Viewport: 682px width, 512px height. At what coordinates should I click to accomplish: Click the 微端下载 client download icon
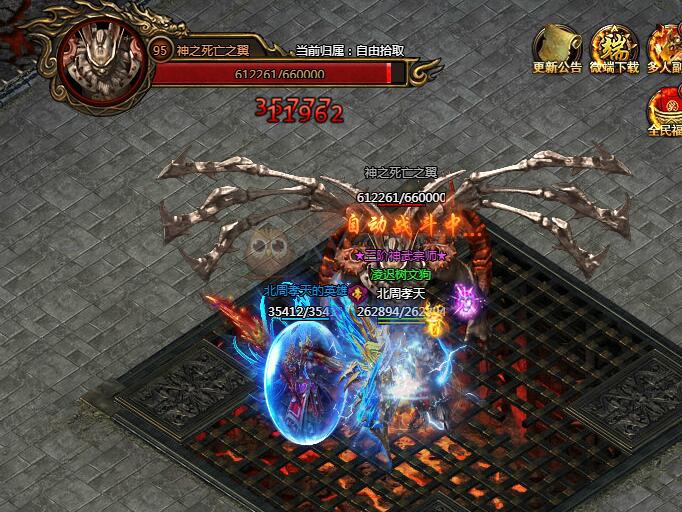[x=614, y=45]
